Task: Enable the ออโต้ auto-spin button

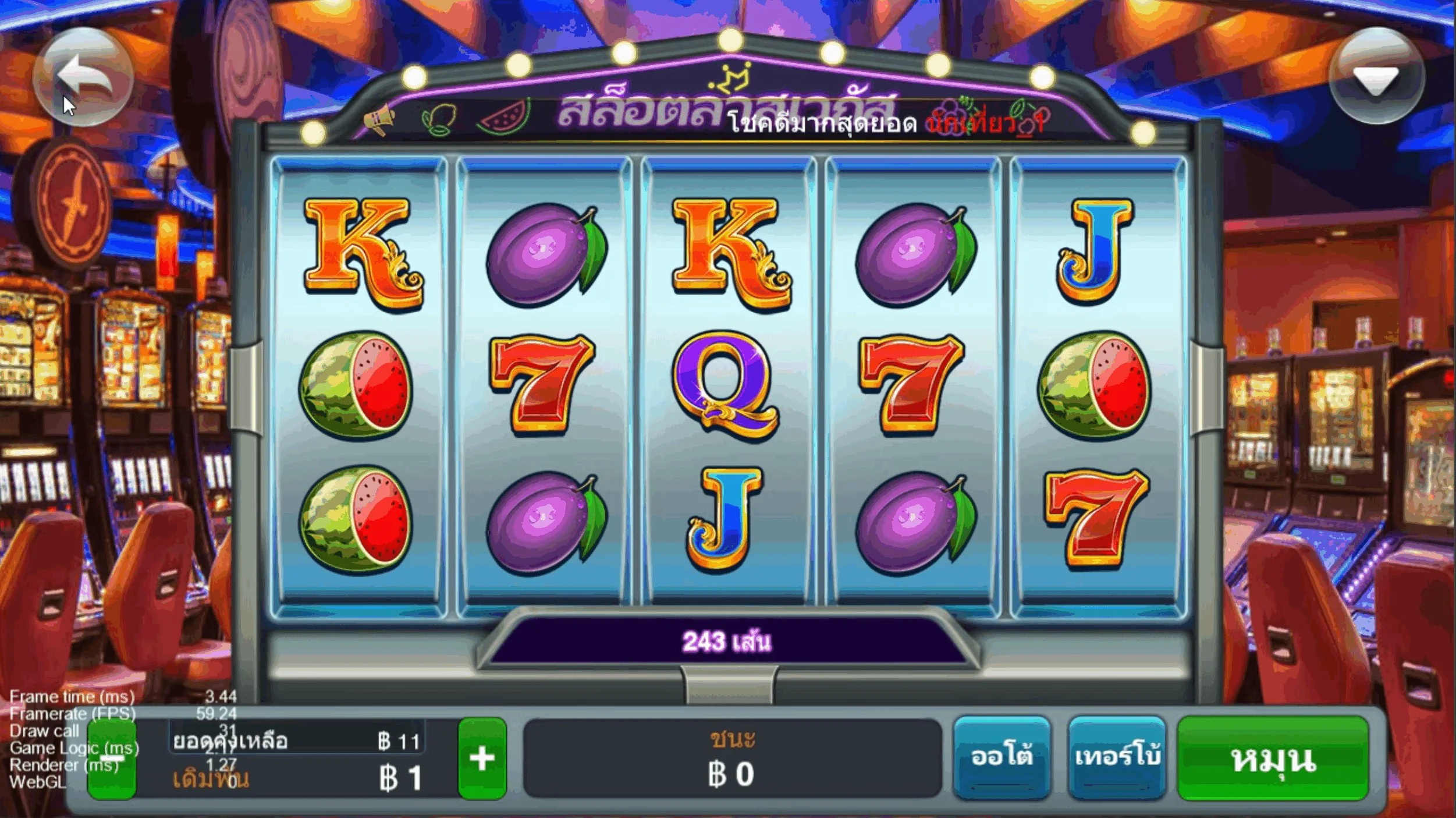Action: pos(1002,757)
